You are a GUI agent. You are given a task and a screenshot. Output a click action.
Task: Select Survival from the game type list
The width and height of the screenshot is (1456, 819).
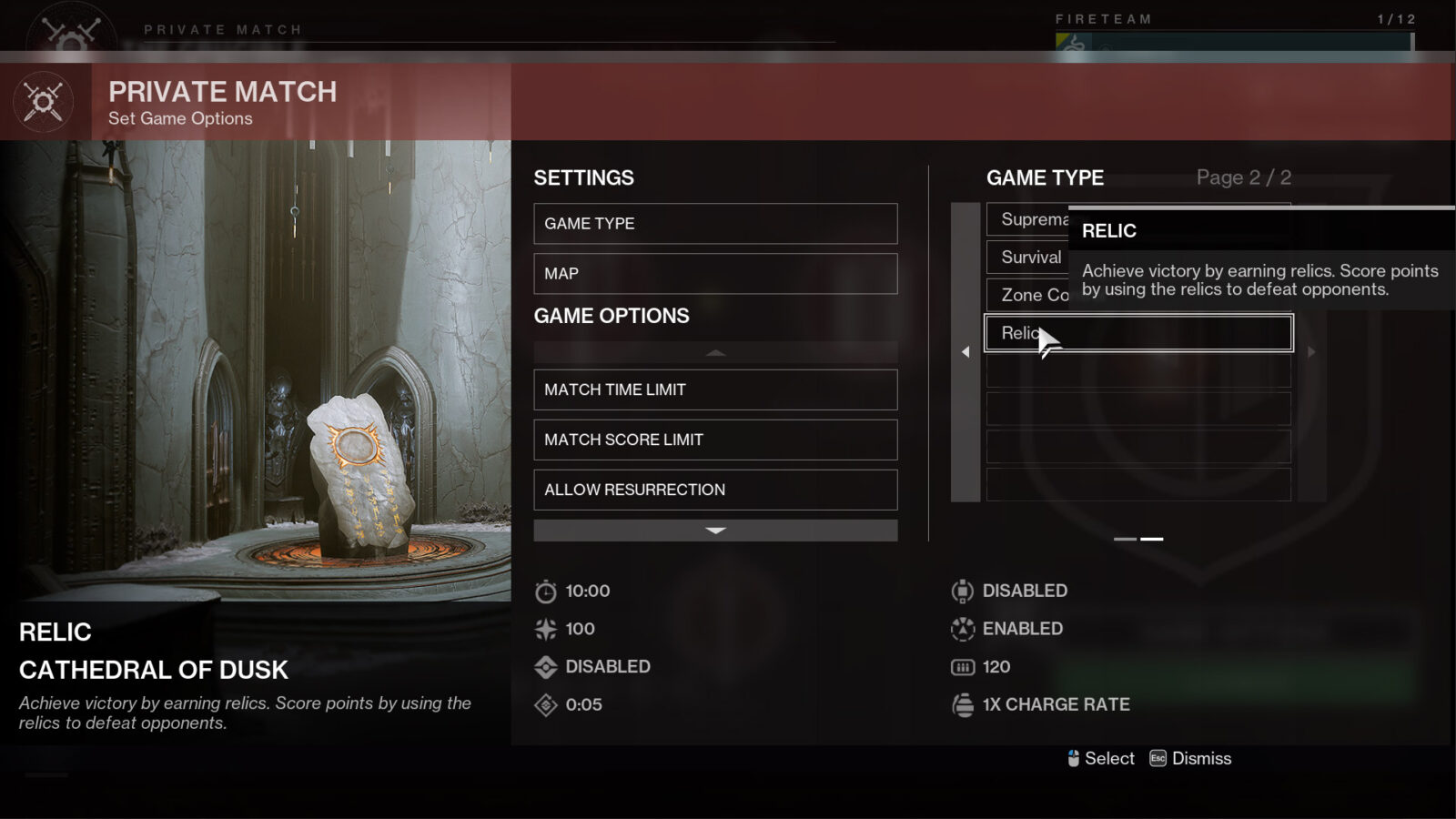1029,258
